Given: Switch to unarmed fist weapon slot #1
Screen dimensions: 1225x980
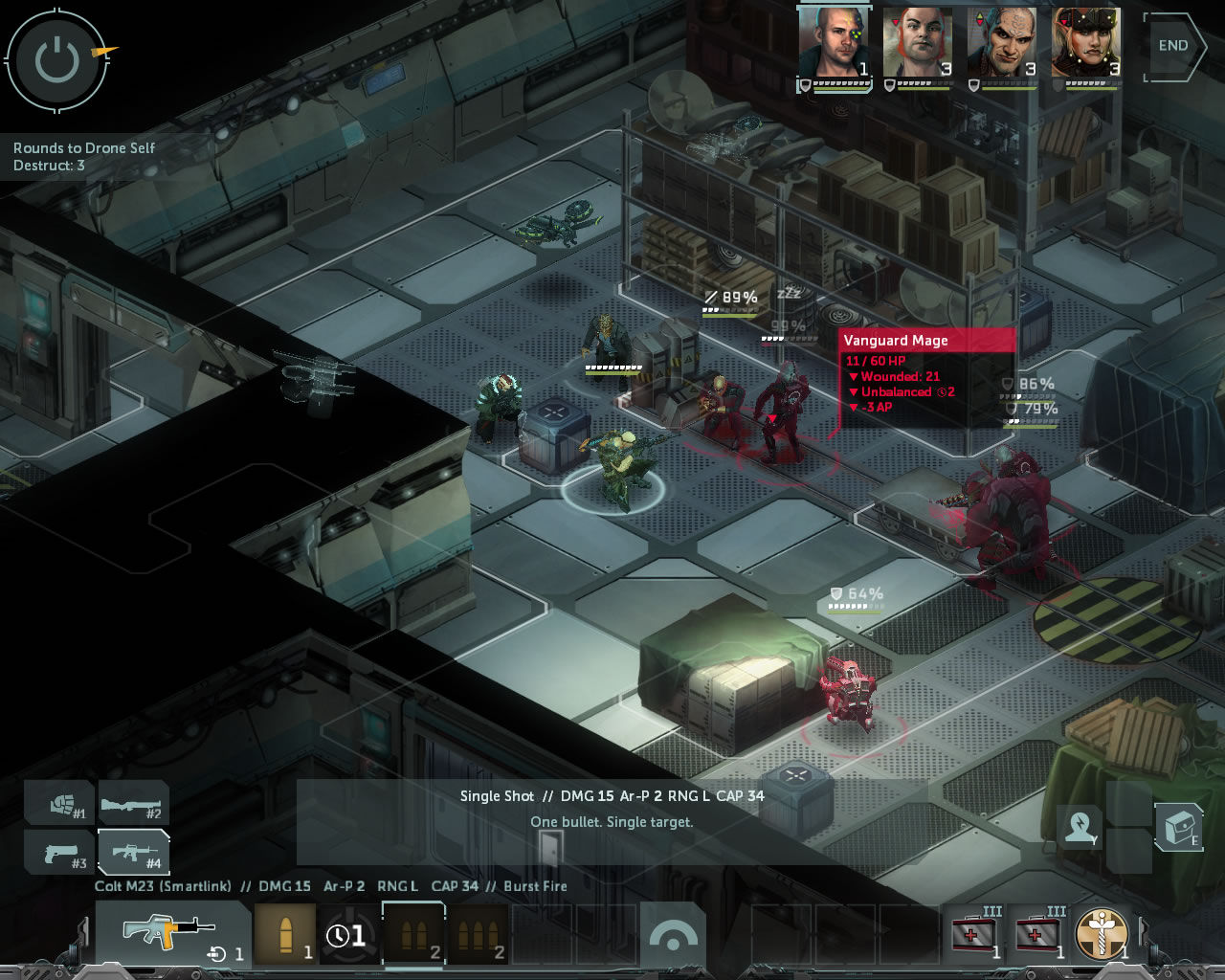Looking at the screenshot, I should pyautogui.click(x=61, y=803).
